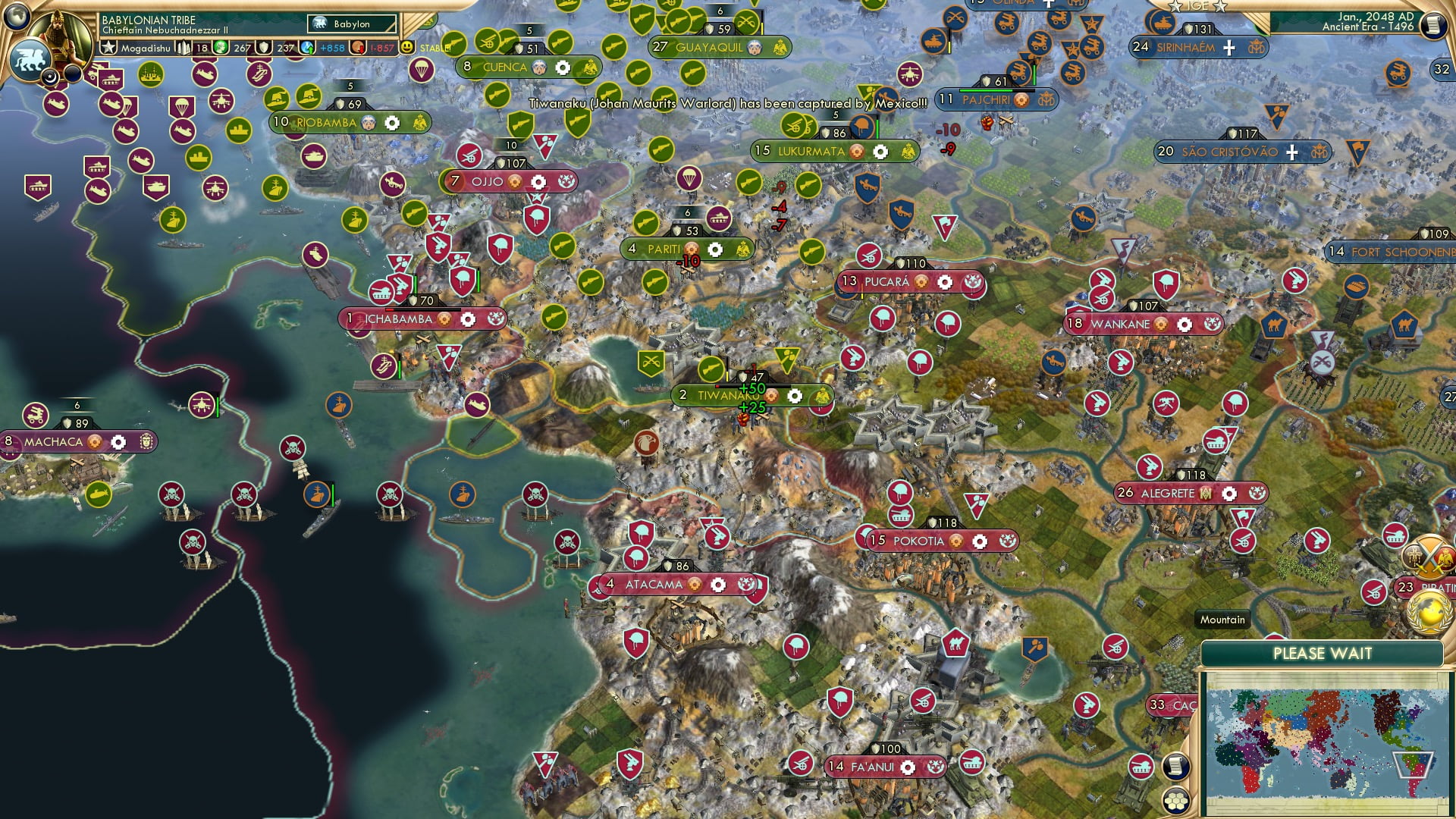Click the happiness smiley beside STABLE

[x=406, y=48]
